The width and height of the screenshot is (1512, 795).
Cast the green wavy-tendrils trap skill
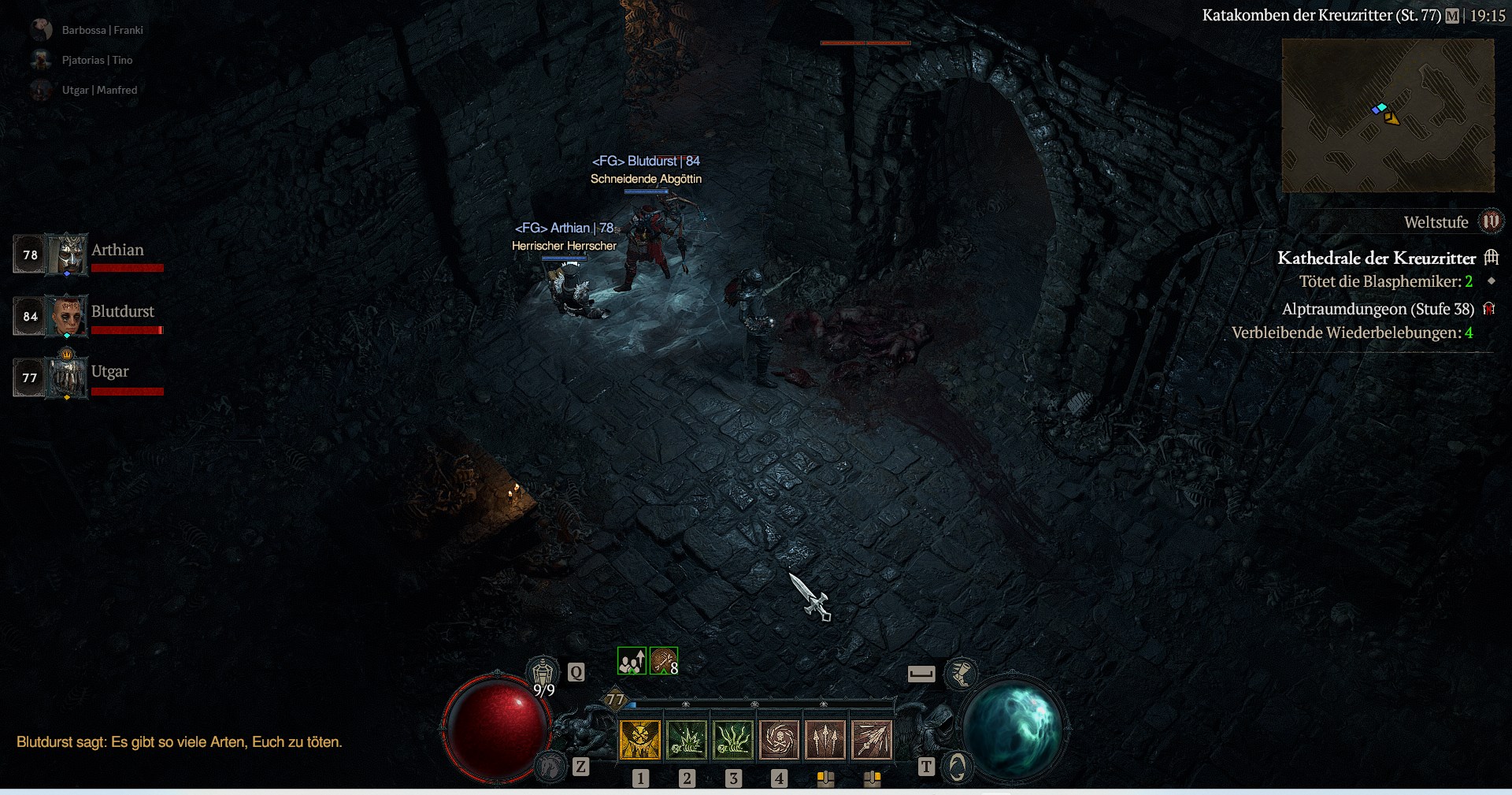pos(733,740)
